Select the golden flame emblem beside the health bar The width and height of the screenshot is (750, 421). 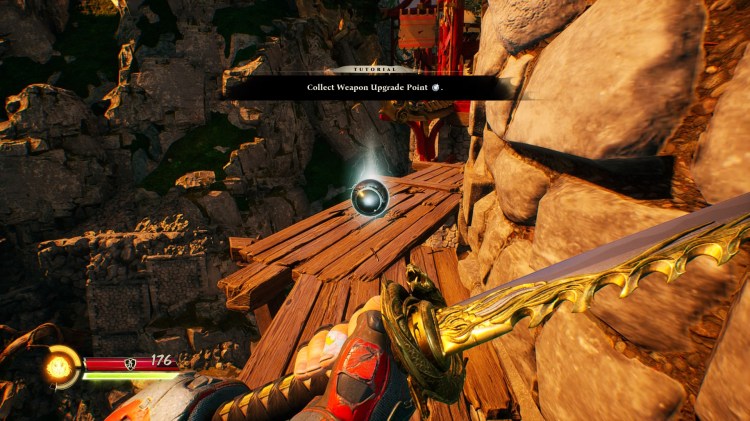click(61, 367)
